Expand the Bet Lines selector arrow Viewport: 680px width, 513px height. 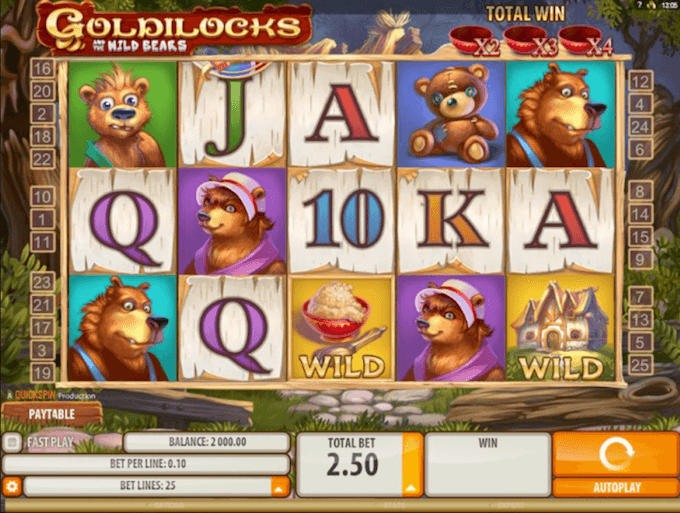pyautogui.click(x=280, y=487)
